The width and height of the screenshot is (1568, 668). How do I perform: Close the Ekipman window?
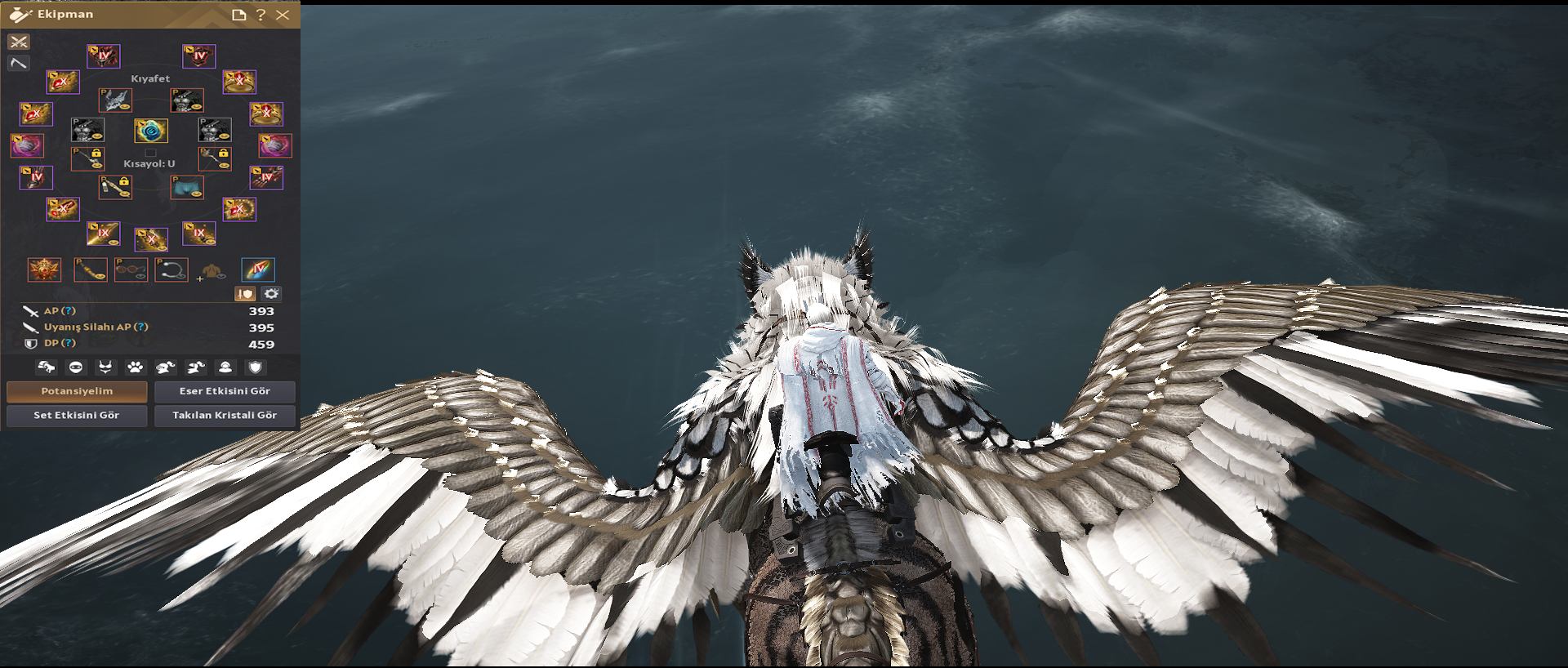283,15
